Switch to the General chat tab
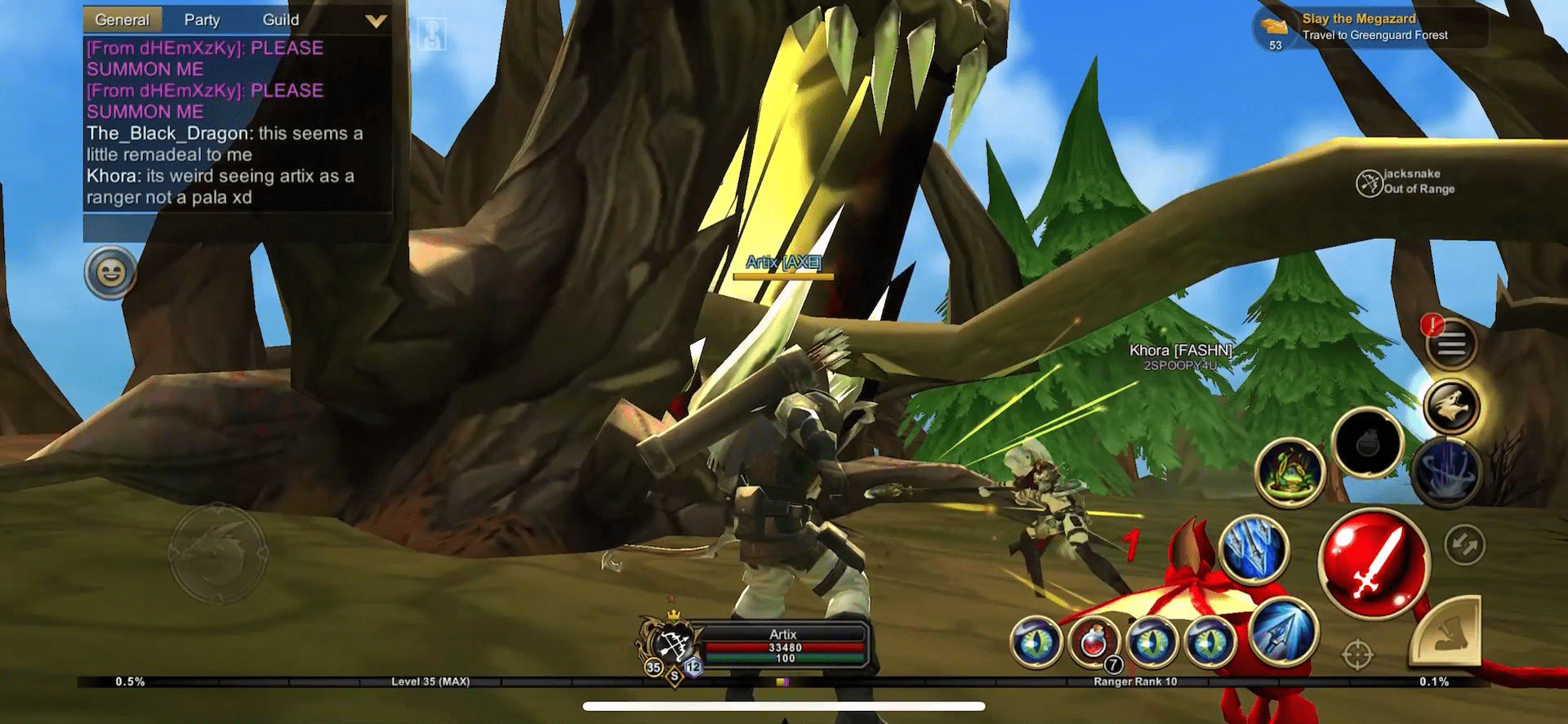Image resolution: width=1568 pixels, height=724 pixels. (122, 20)
